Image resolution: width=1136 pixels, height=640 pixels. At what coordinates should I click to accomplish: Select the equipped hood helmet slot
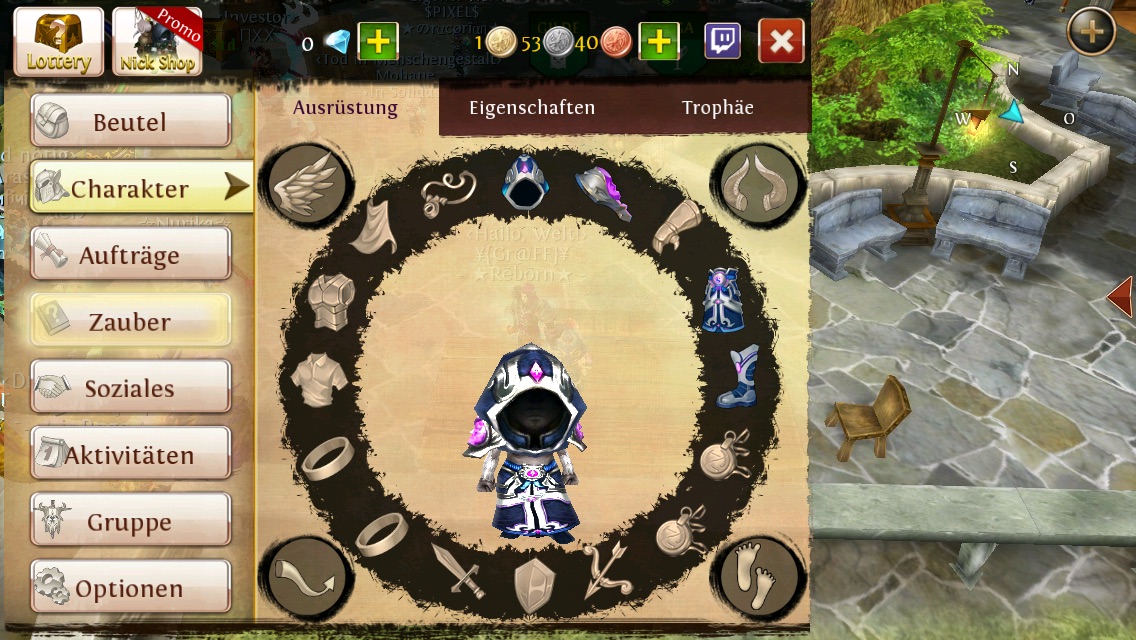pos(524,182)
